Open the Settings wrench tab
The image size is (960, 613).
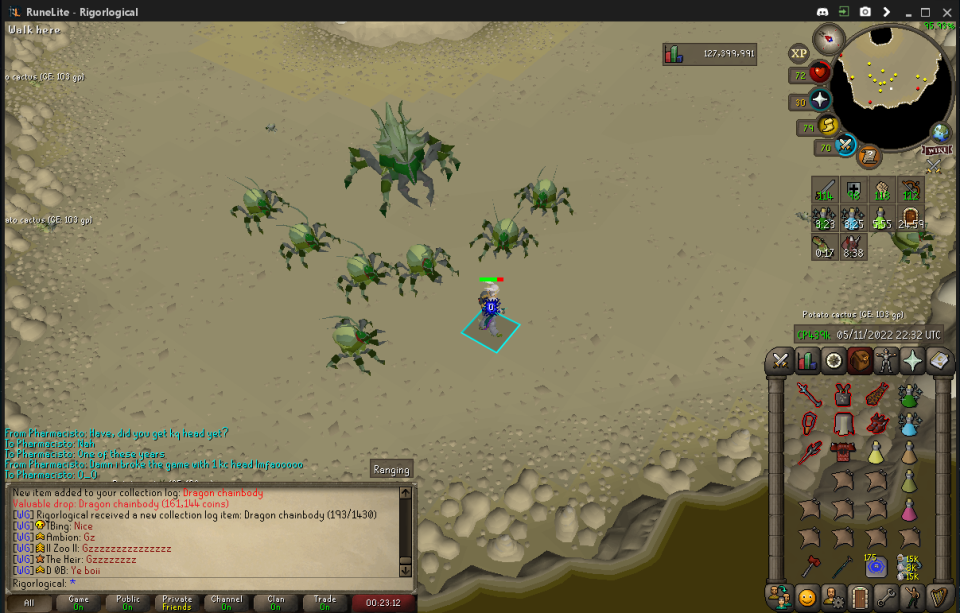pos(886,598)
